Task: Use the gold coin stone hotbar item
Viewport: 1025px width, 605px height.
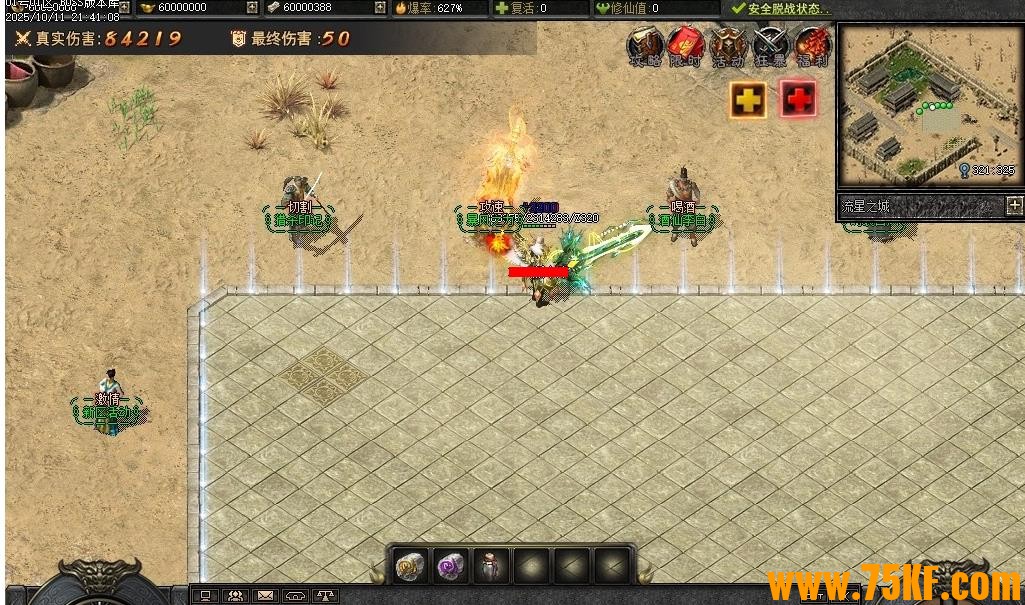Action: [410, 565]
